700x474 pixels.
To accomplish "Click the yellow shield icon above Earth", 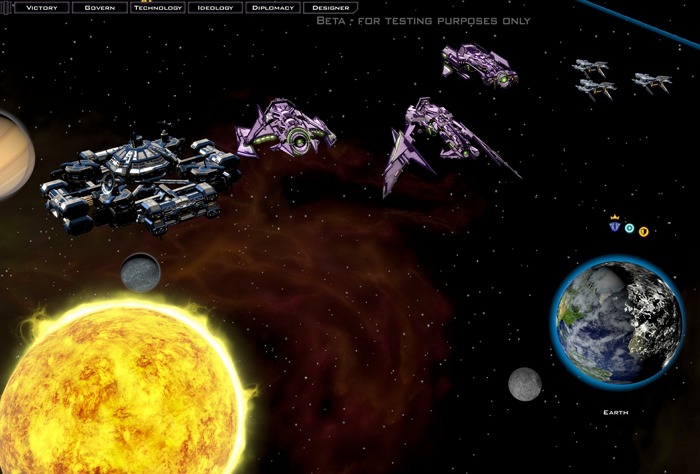I will (643, 231).
